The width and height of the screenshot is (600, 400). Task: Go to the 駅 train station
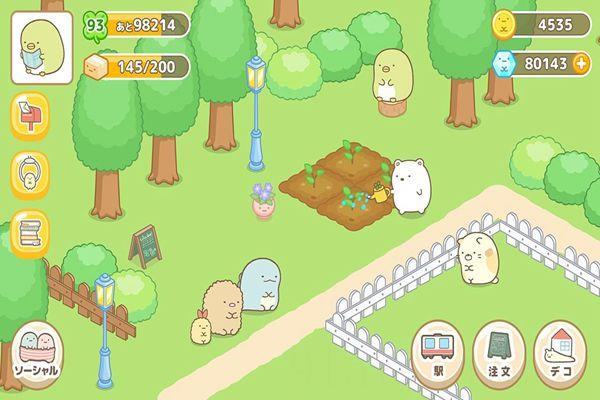tap(438, 353)
